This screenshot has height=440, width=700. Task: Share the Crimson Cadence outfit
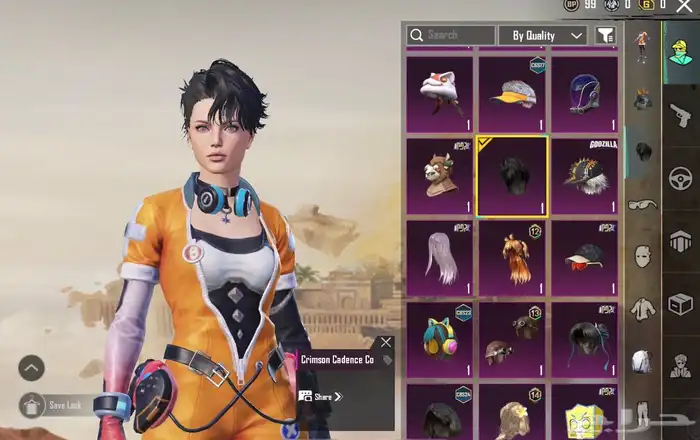[320, 396]
